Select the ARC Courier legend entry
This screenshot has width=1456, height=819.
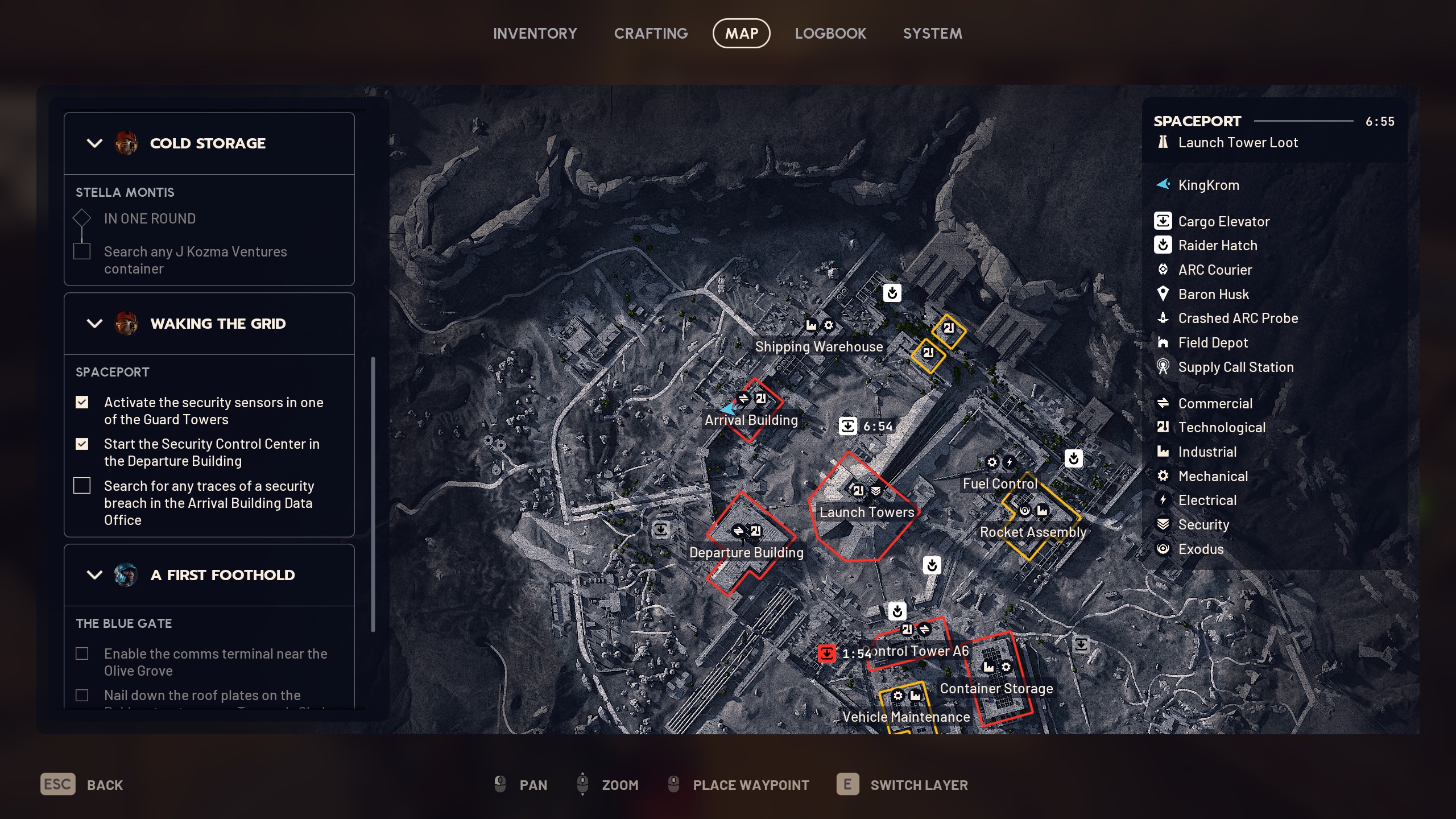[1163, 270]
